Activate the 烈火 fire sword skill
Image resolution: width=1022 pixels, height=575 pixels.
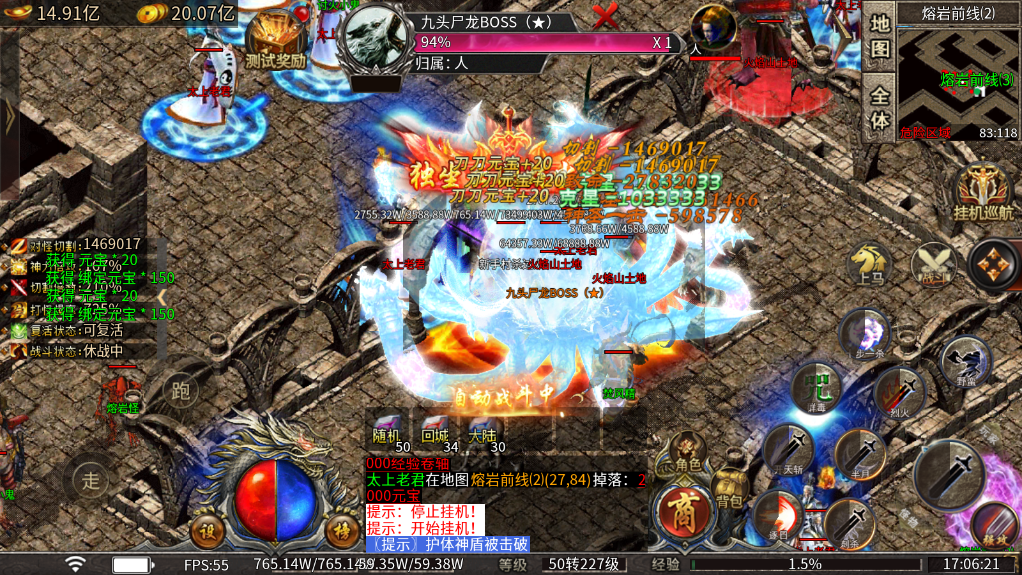(898, 391)
